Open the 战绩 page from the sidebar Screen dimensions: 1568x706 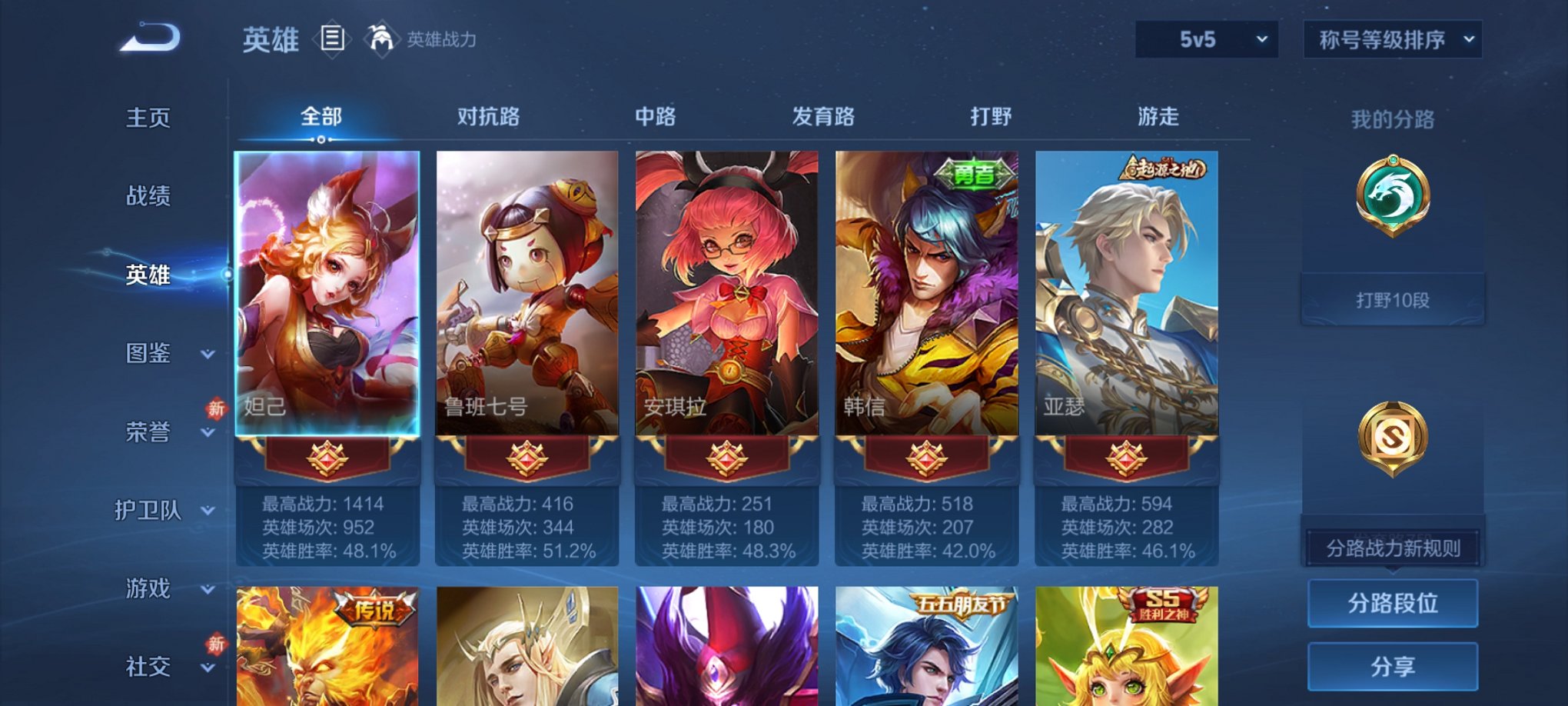[x=147, y=198]
